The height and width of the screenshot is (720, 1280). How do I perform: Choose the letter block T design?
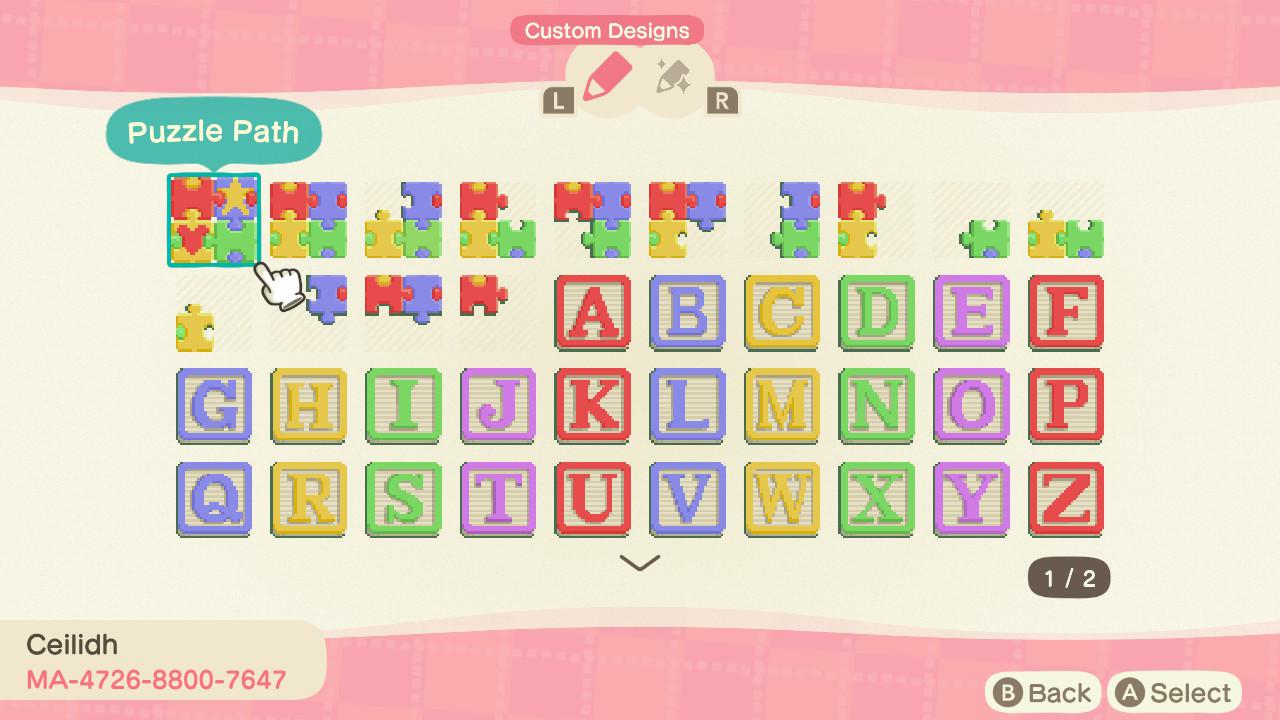tap(498, 500)
